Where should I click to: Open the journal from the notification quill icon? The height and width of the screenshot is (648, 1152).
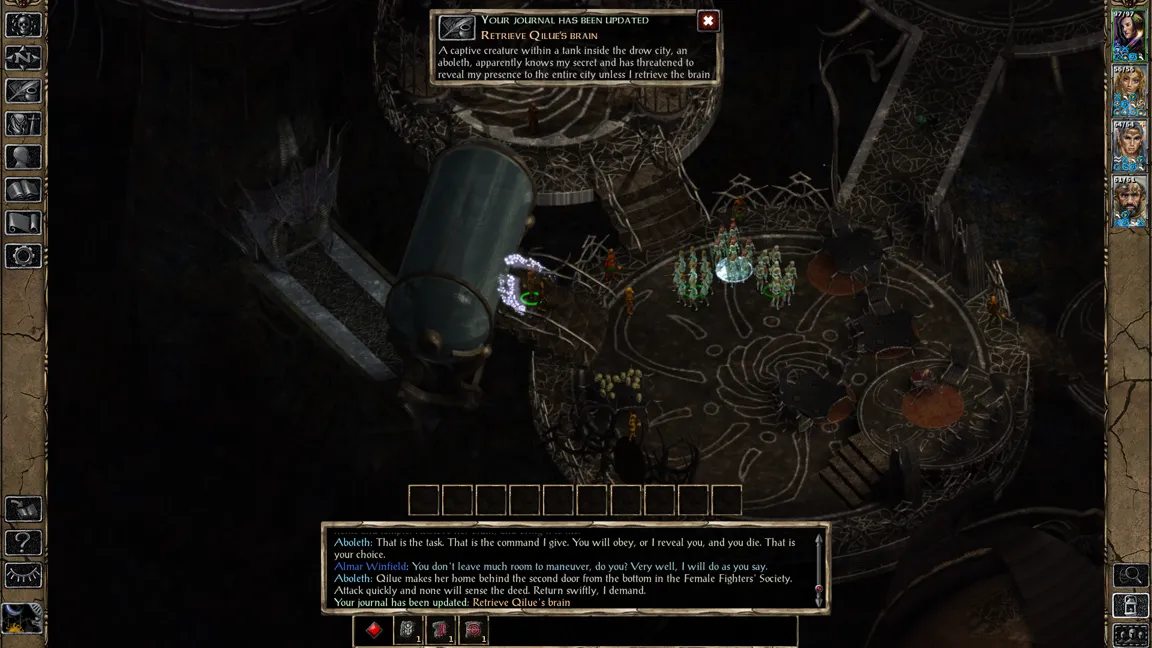[457, 27]
